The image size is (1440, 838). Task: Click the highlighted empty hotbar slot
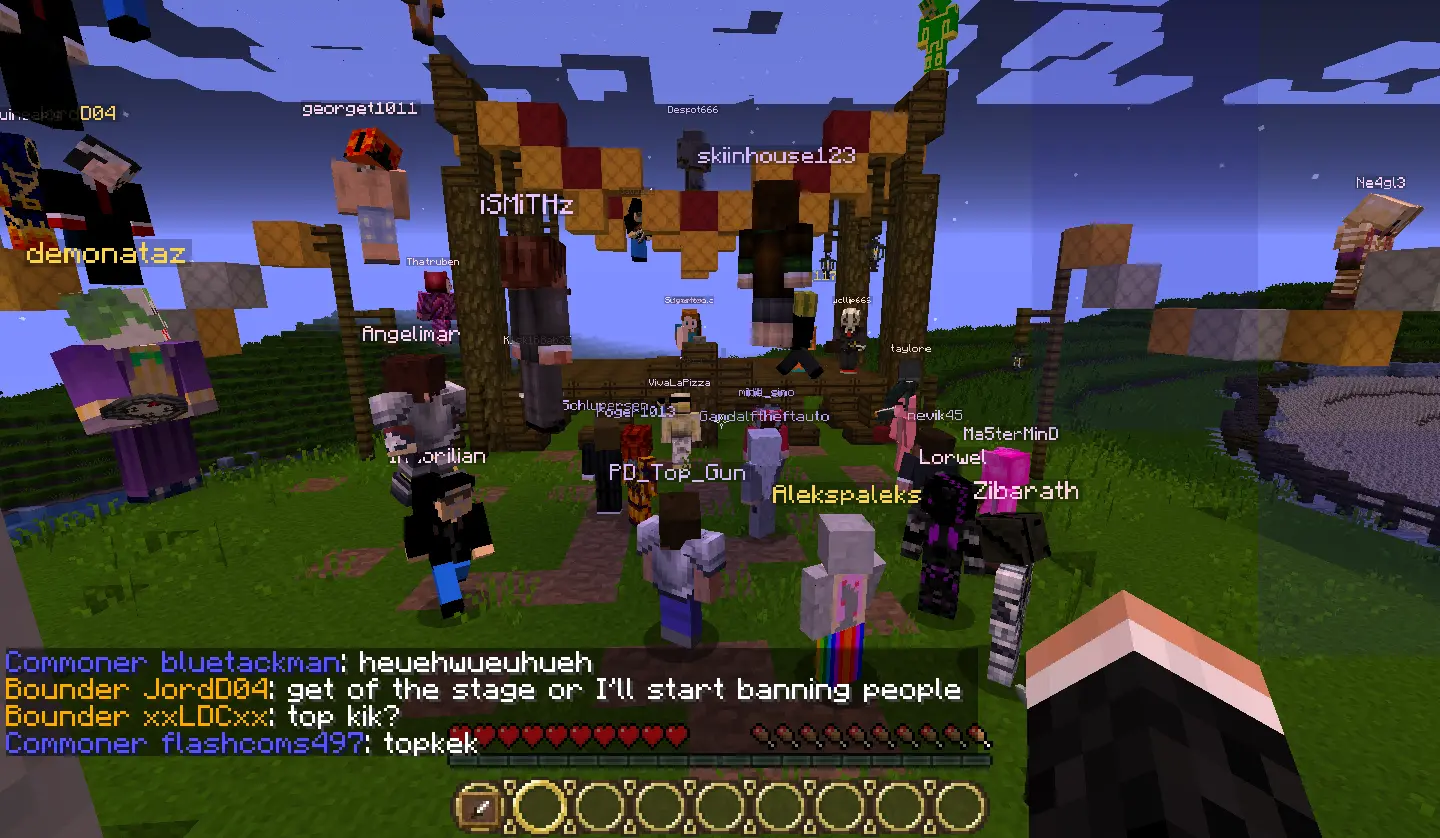541,806
